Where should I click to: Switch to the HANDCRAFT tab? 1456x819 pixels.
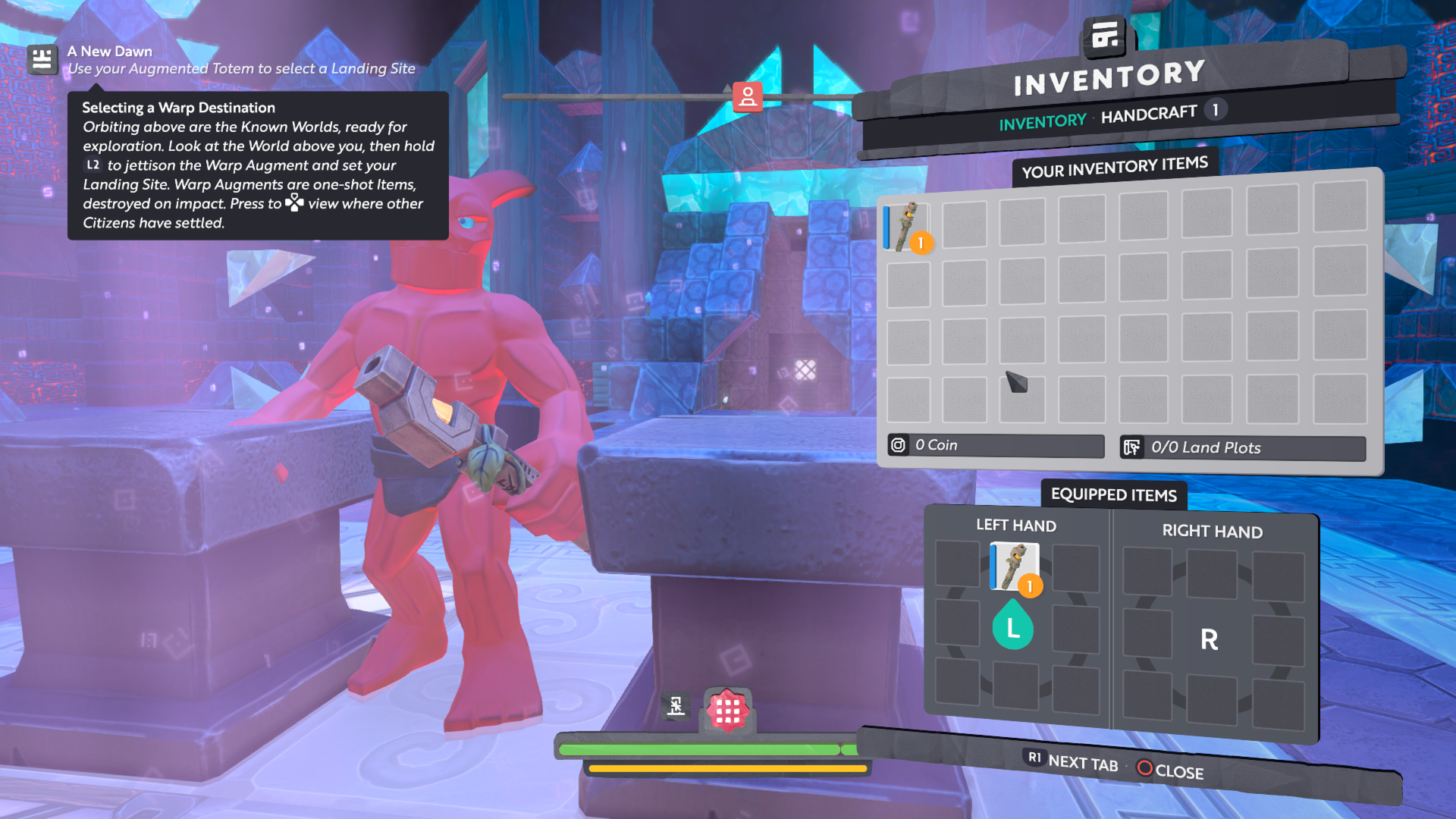click(x=1150, y=115)
